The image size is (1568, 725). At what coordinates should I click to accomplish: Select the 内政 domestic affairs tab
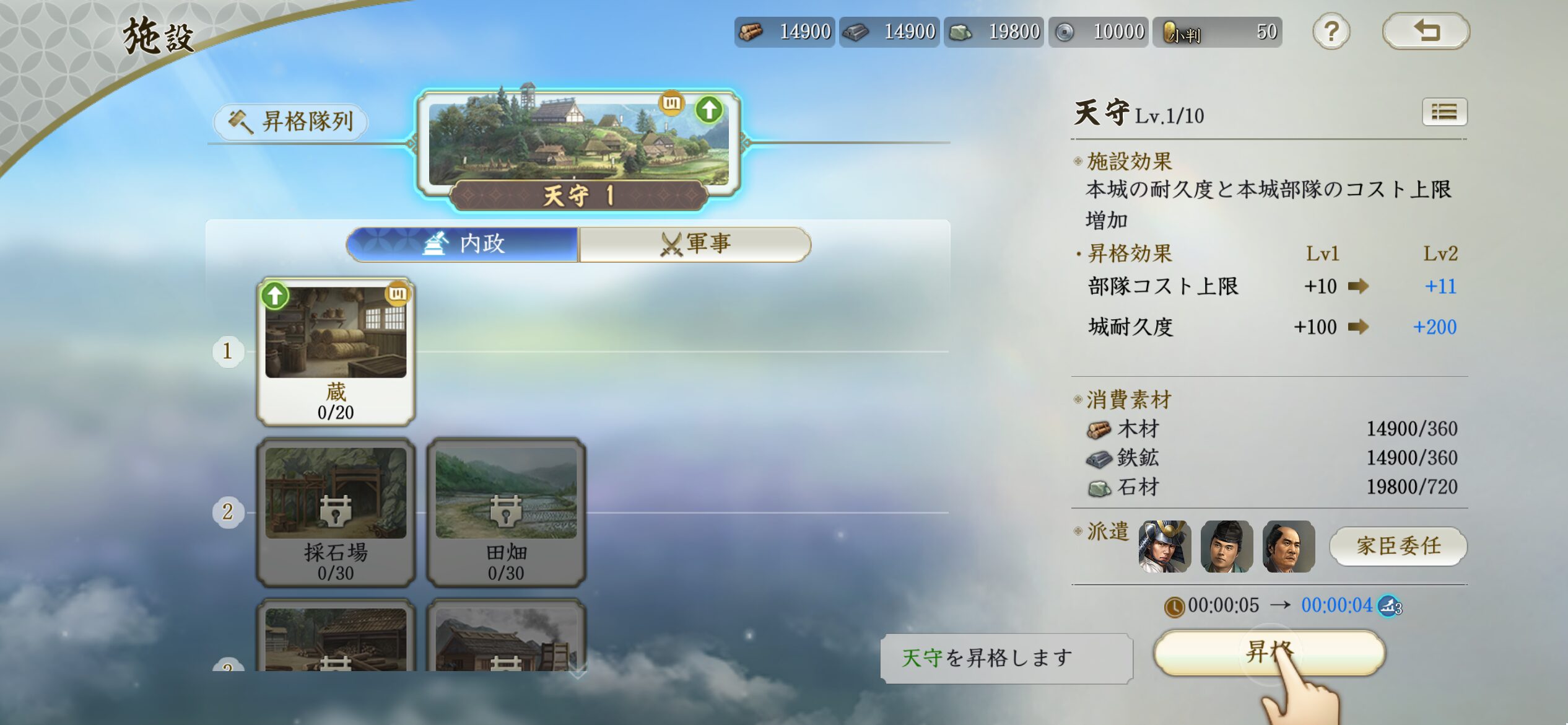[463, 244]
